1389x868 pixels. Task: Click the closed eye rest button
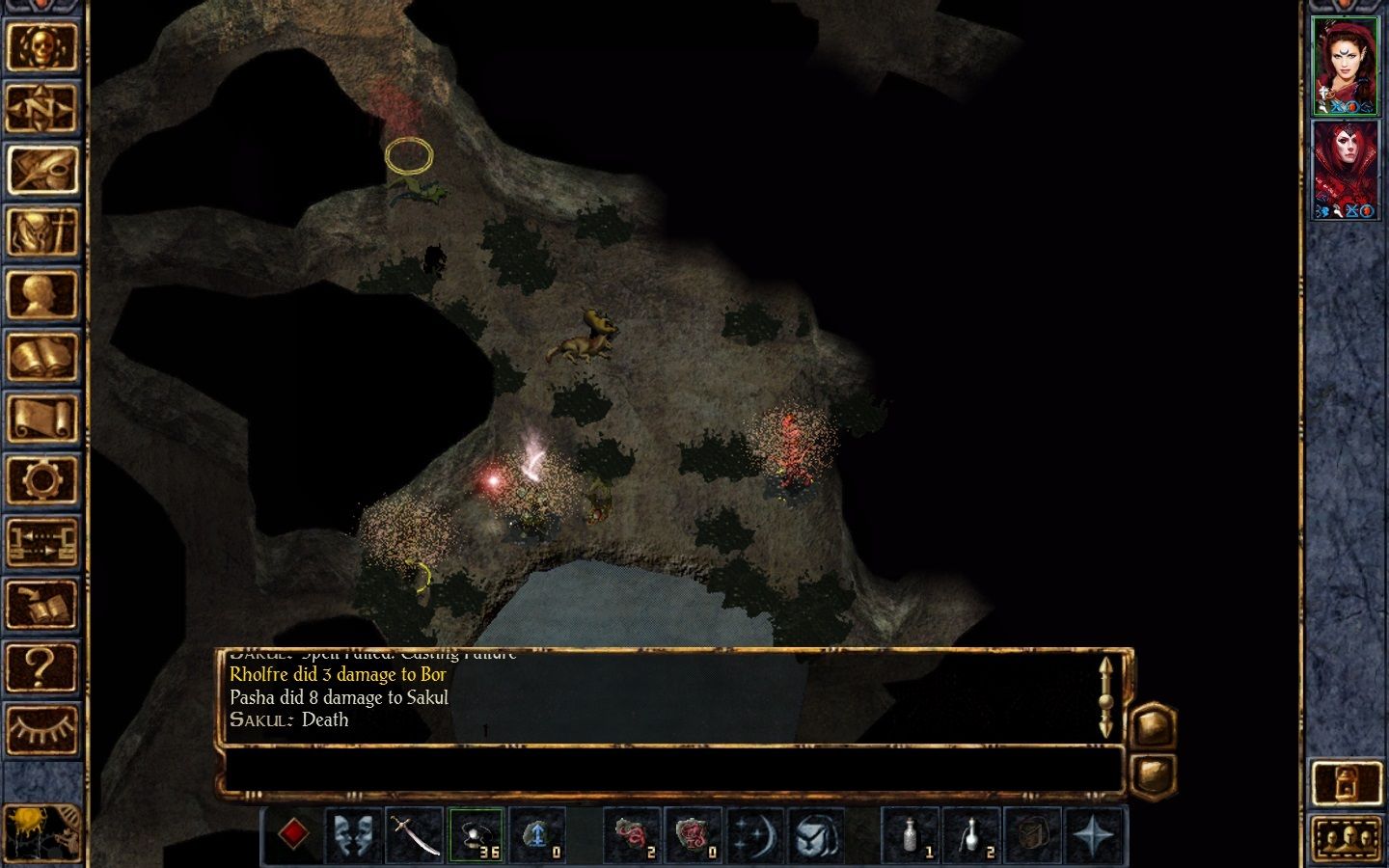tap(41, 729)
